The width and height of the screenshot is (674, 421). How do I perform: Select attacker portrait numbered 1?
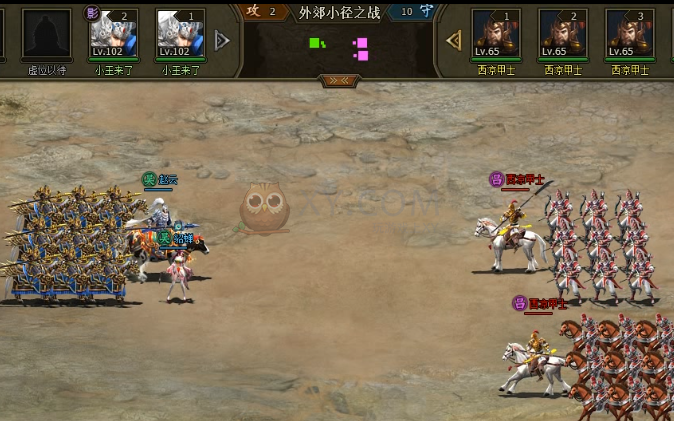[181, 34]
